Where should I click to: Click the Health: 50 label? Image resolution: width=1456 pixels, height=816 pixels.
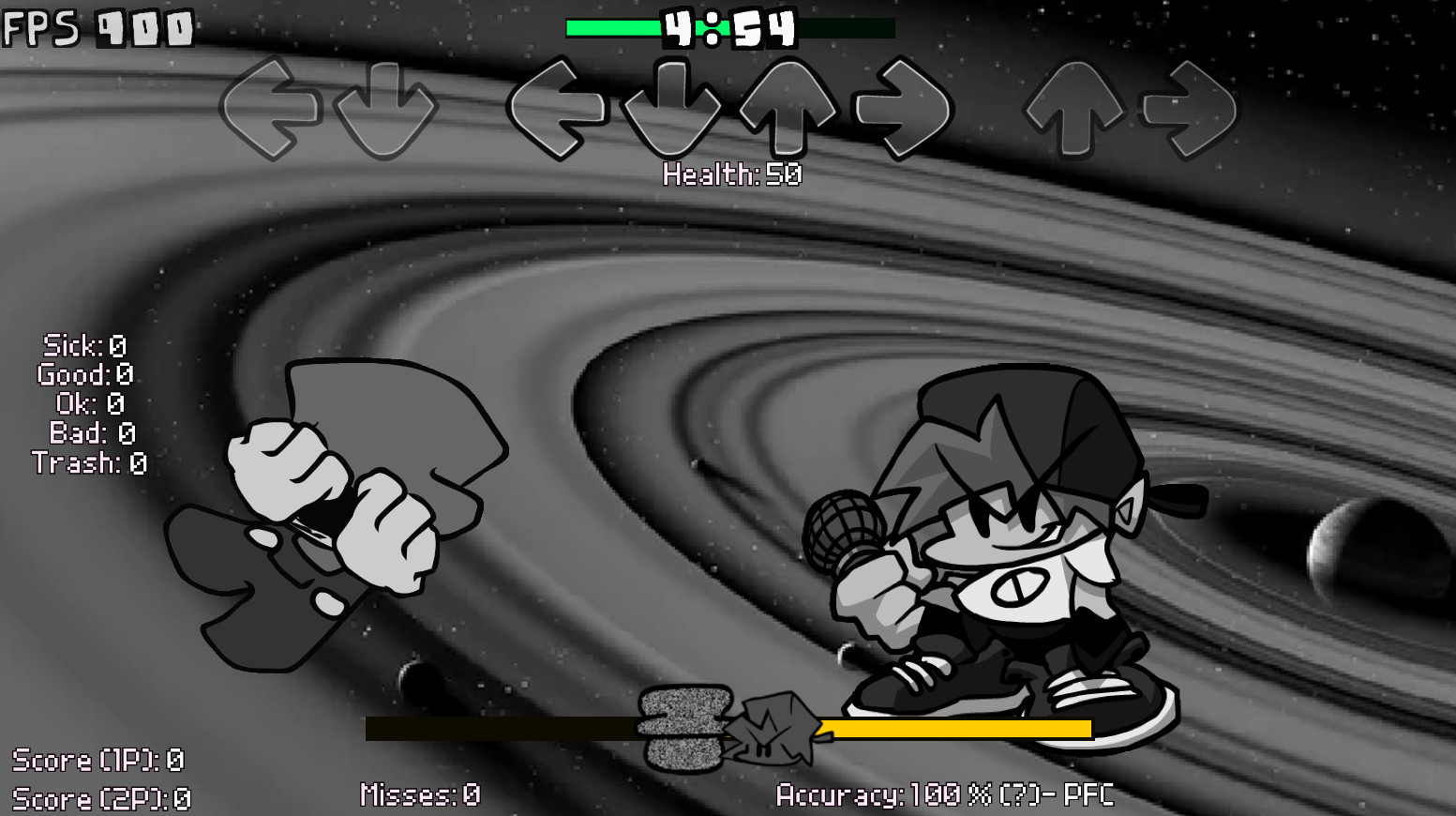click(730, 173)
